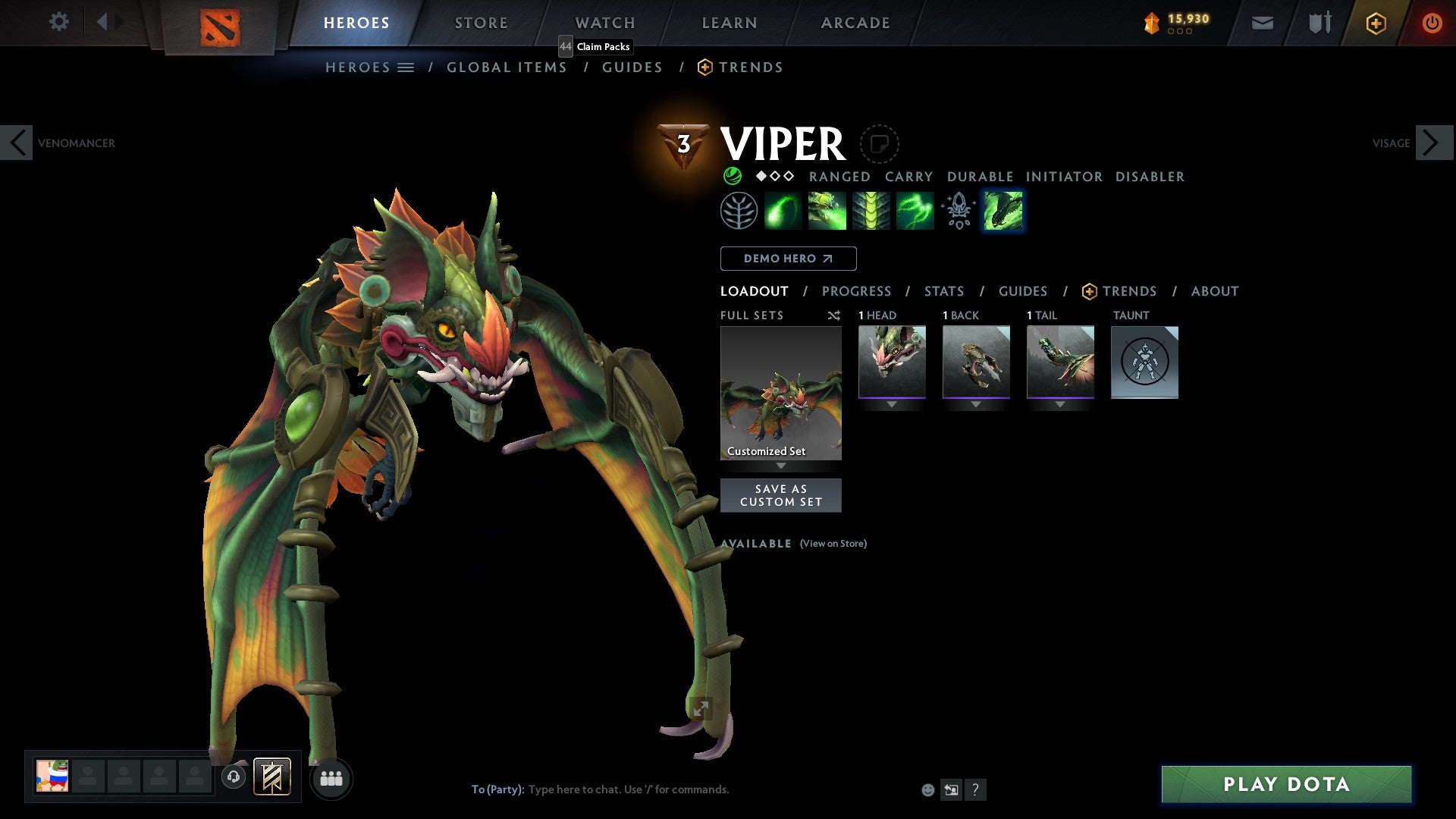Image resolution: width=1456 pixels, height=819 pixels.
Task: Show Viper's Progress tab
Action: point(856,291)
